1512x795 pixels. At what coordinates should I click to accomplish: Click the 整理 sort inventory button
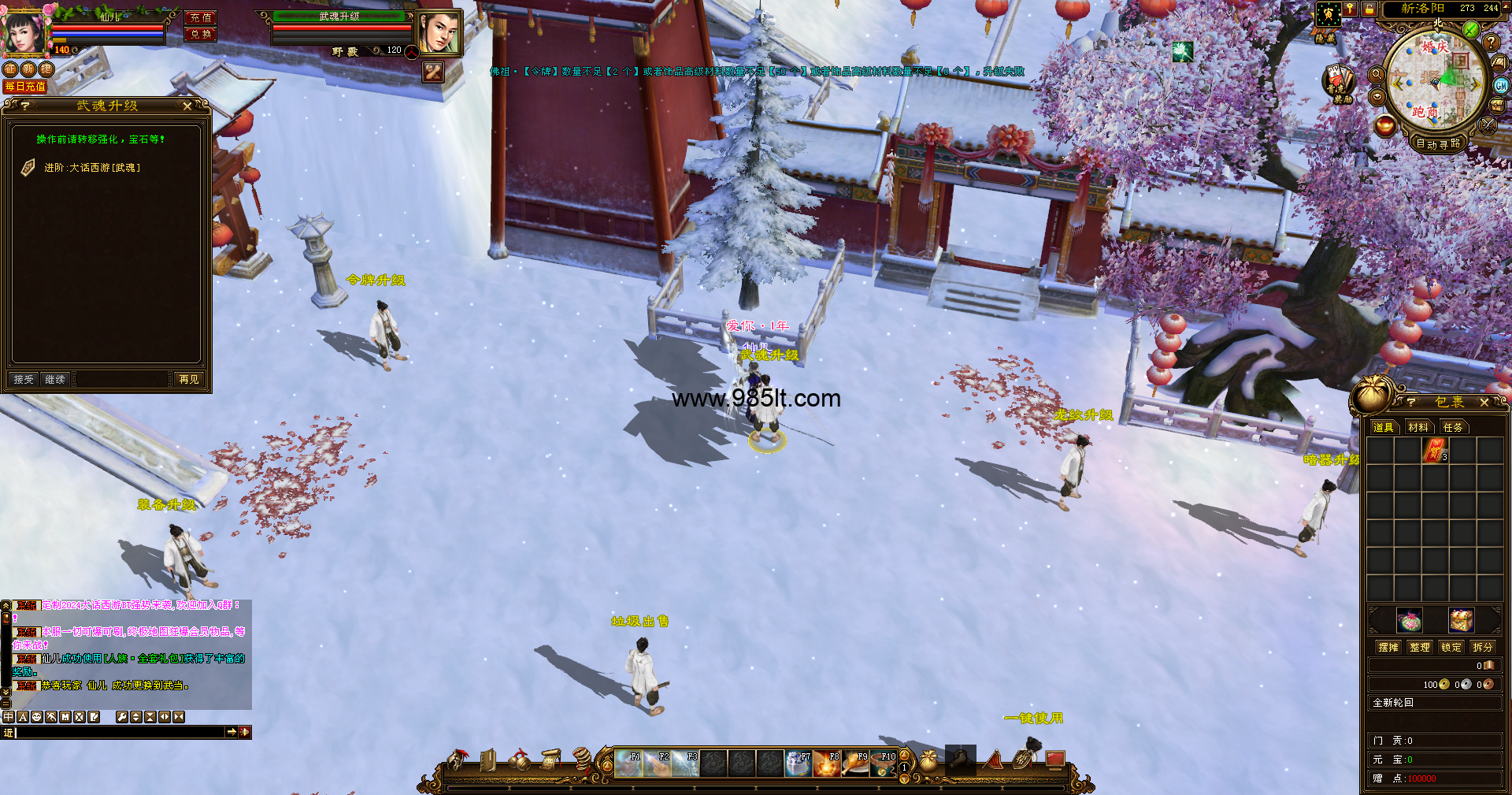click(x=1420, y=647)
